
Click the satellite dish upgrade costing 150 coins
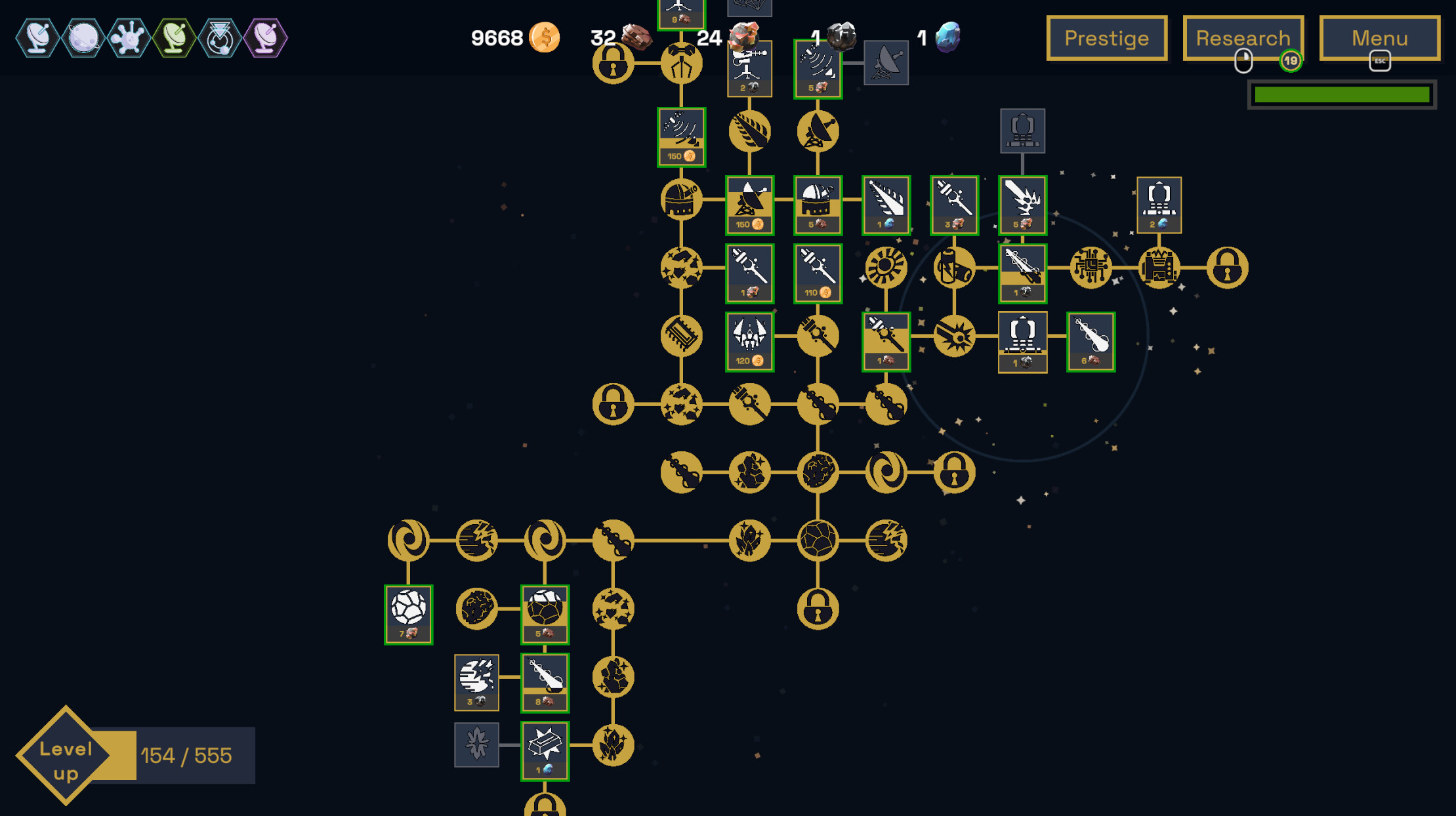coord(749,205)
